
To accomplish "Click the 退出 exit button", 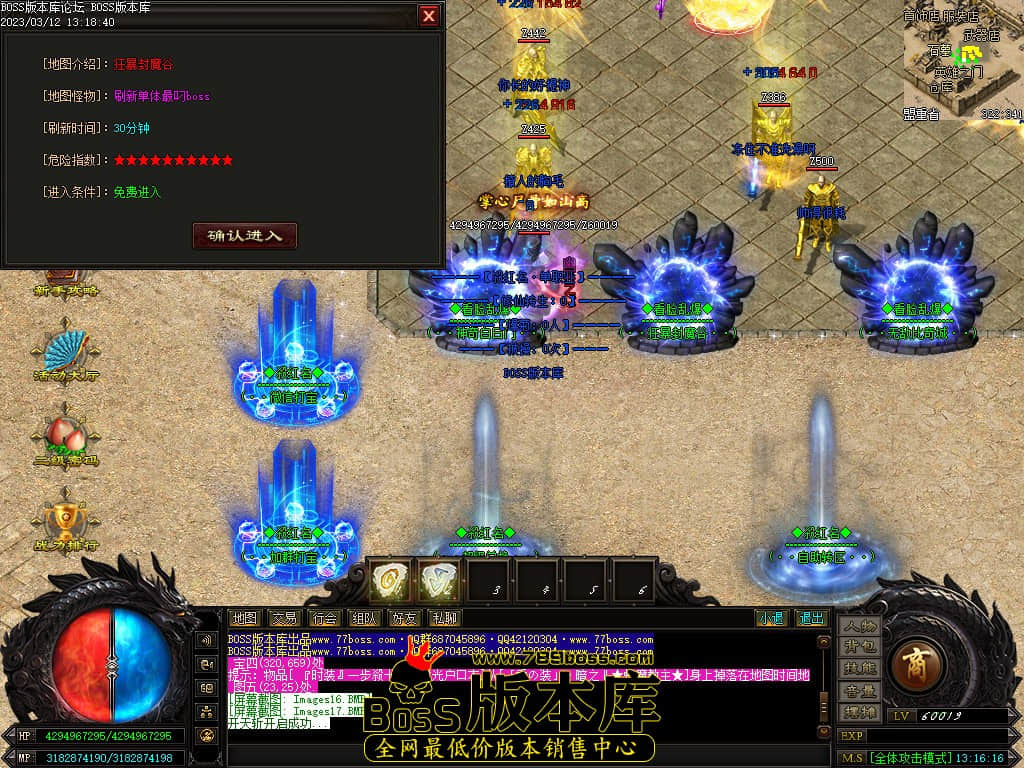I will click(x=812, y=618).
